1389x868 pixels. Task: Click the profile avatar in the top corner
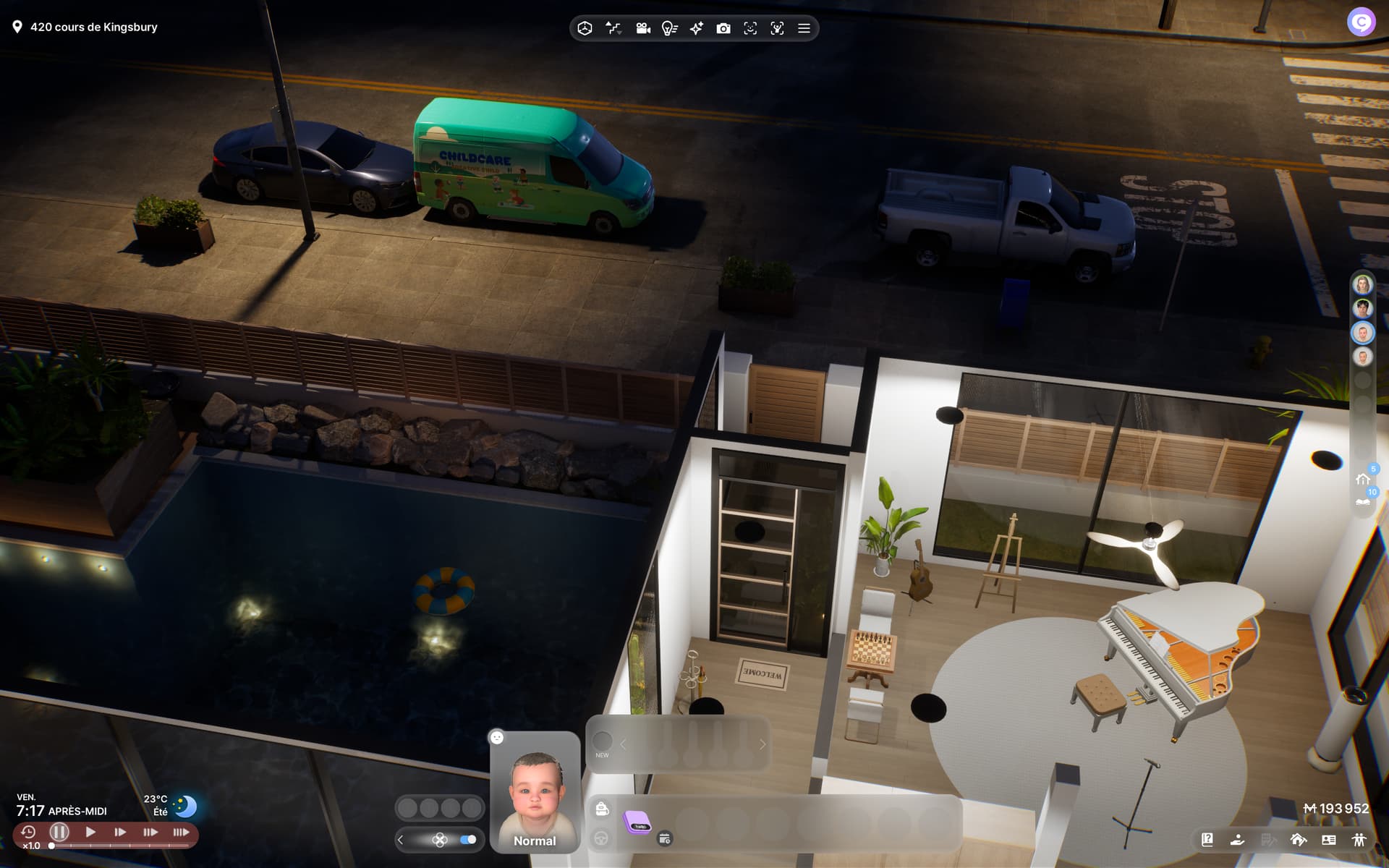pos(1361,22)
